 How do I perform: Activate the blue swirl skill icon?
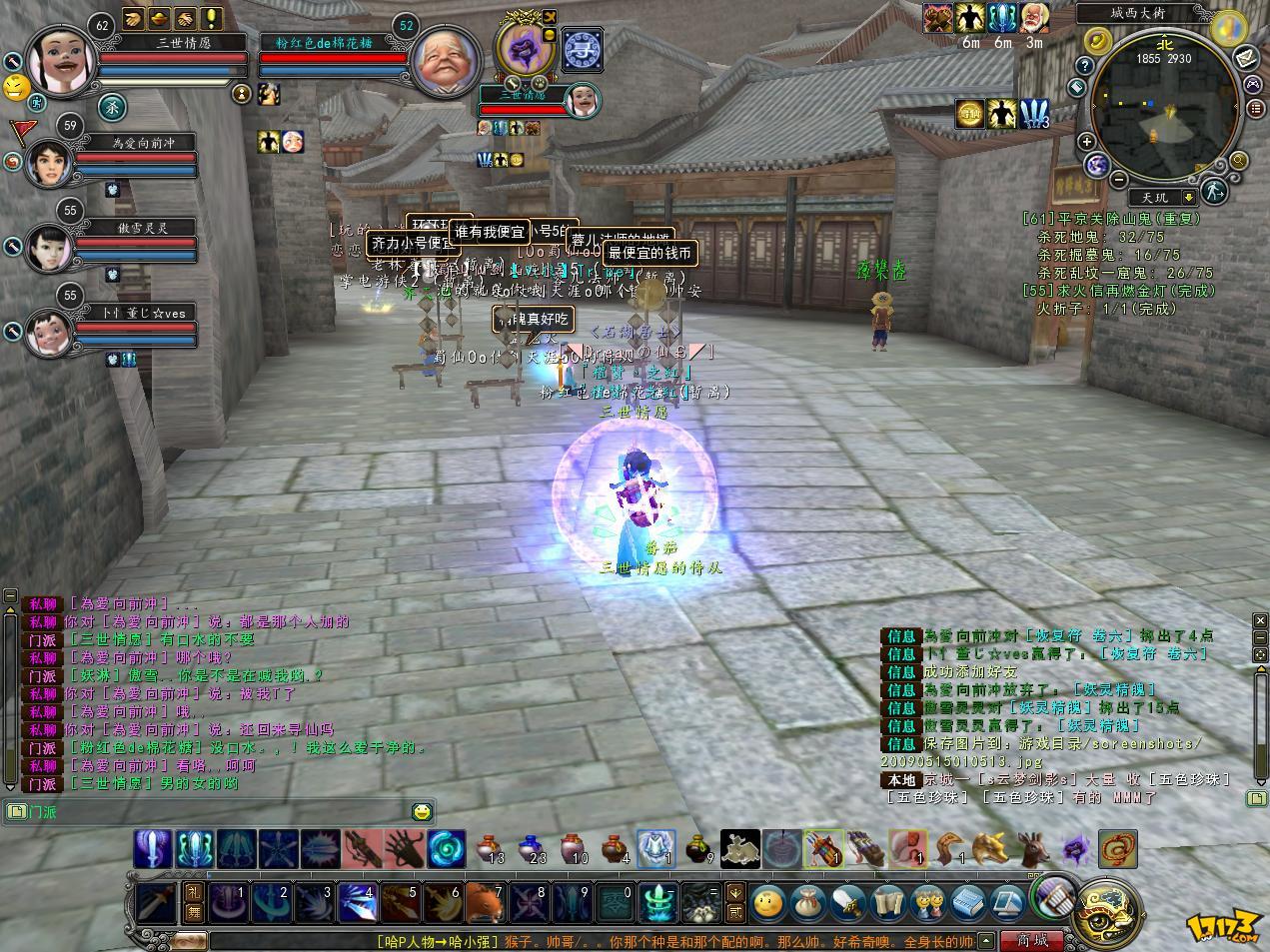[446, 850]
